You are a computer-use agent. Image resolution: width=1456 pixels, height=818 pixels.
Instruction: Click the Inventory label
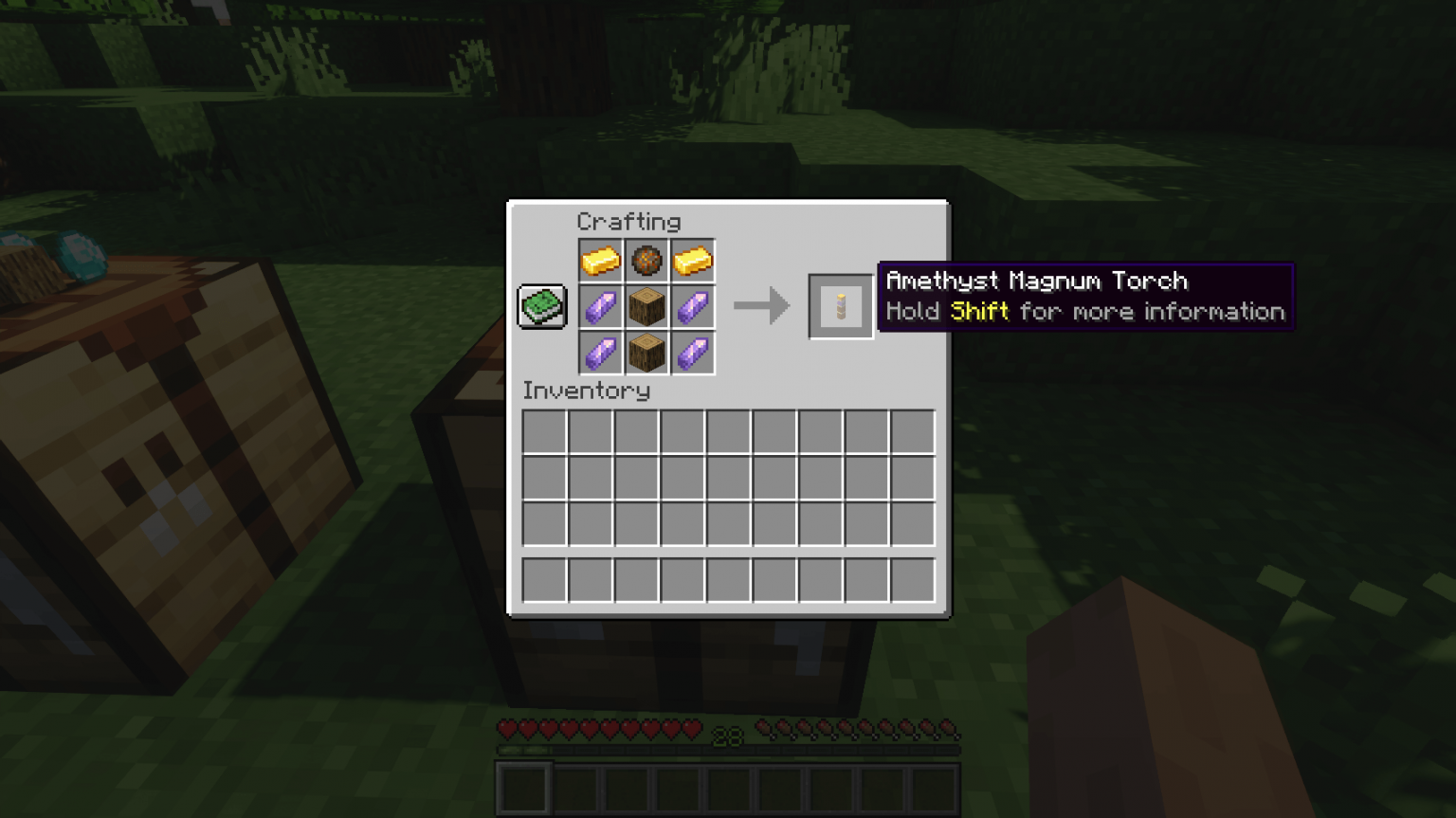click(587, 391)
